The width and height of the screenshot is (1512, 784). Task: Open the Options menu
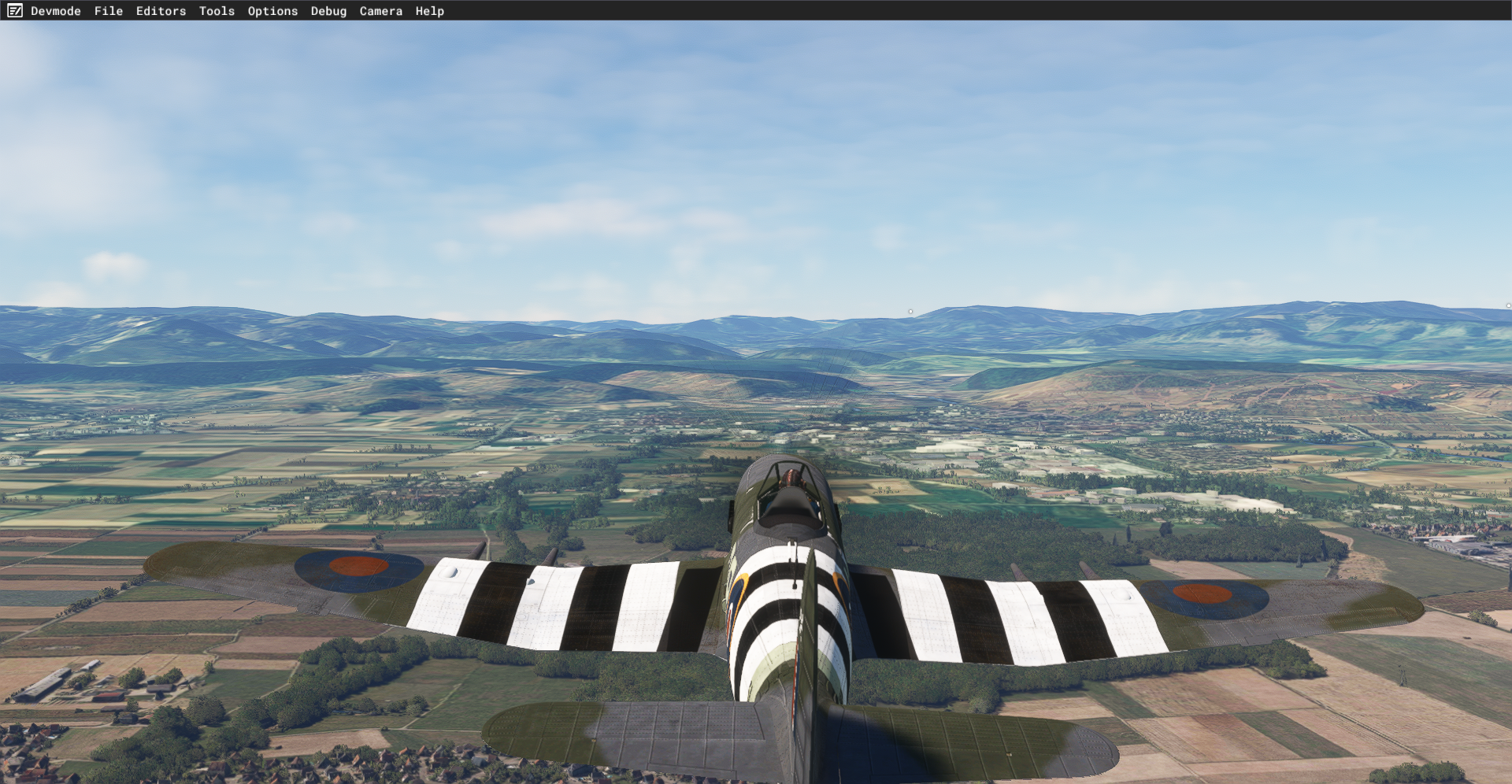(272, 11)
